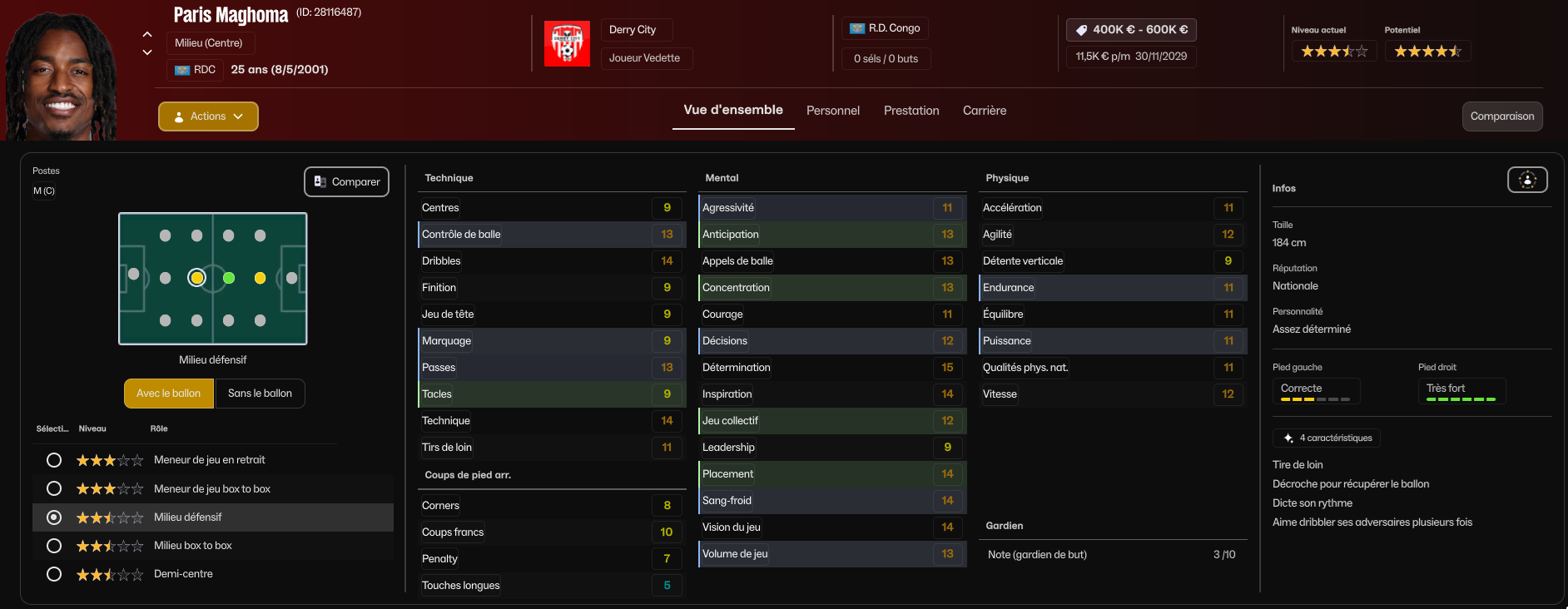1568x609 pixels.
Task: Expand the 4 caractéristiques section
Action: (x=1327, y=438)
